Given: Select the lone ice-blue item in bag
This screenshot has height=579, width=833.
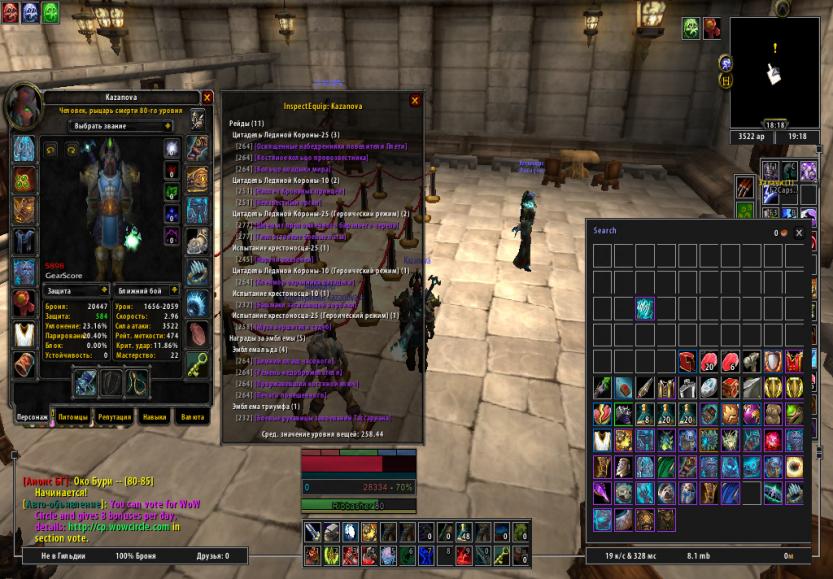Looking at the screenshot, I should pos(644,308).
